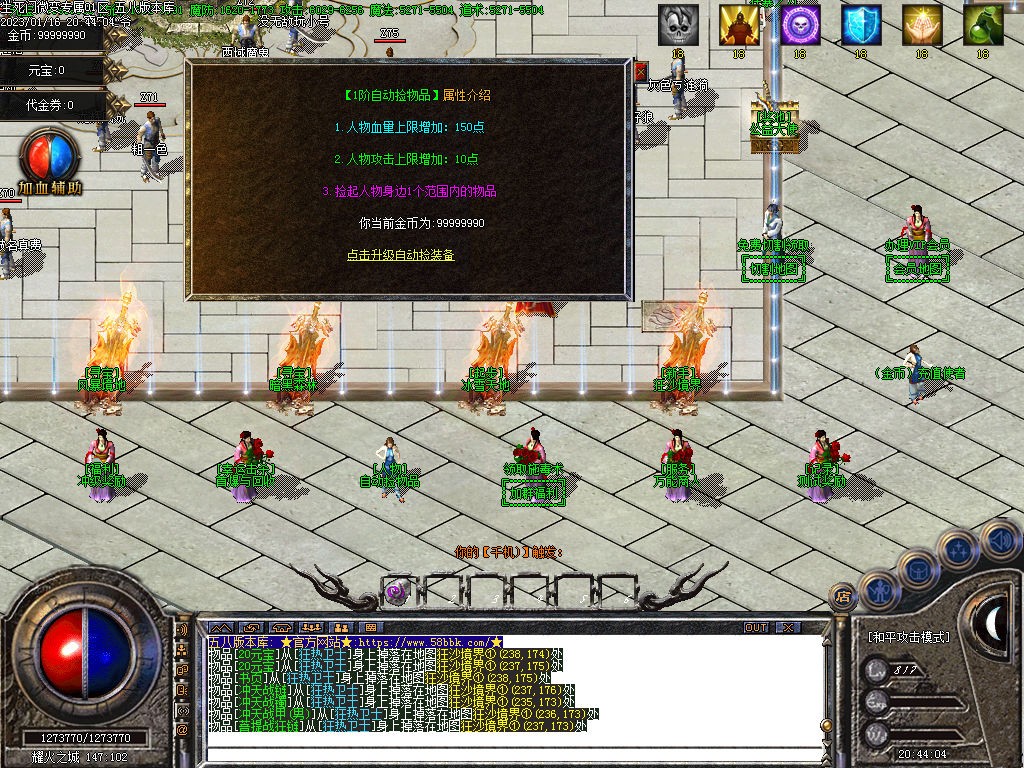The height and width of the screenshot is (768, 1024).
Task: Select the purple skull circle buff icon
Action: pyautogui.click(x=800, y=25)
